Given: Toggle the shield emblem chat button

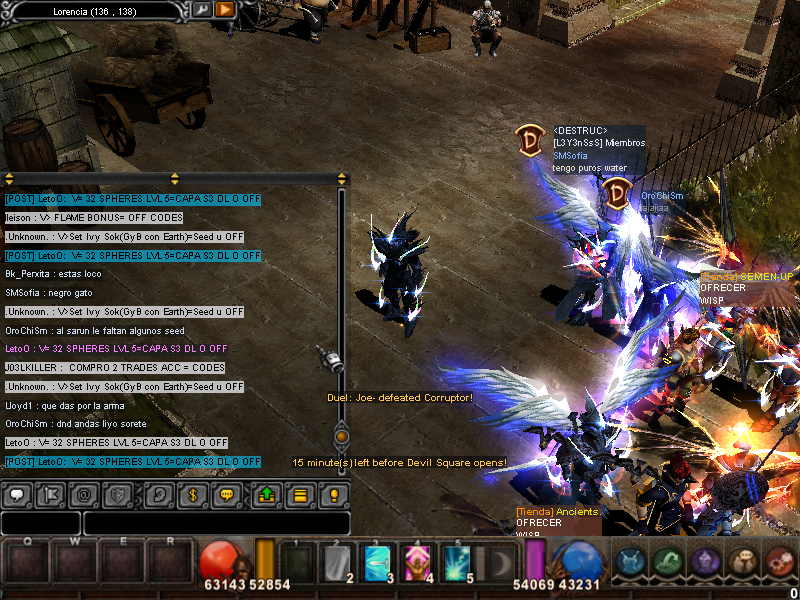Looking at the screenshot, I should point(117,494).
